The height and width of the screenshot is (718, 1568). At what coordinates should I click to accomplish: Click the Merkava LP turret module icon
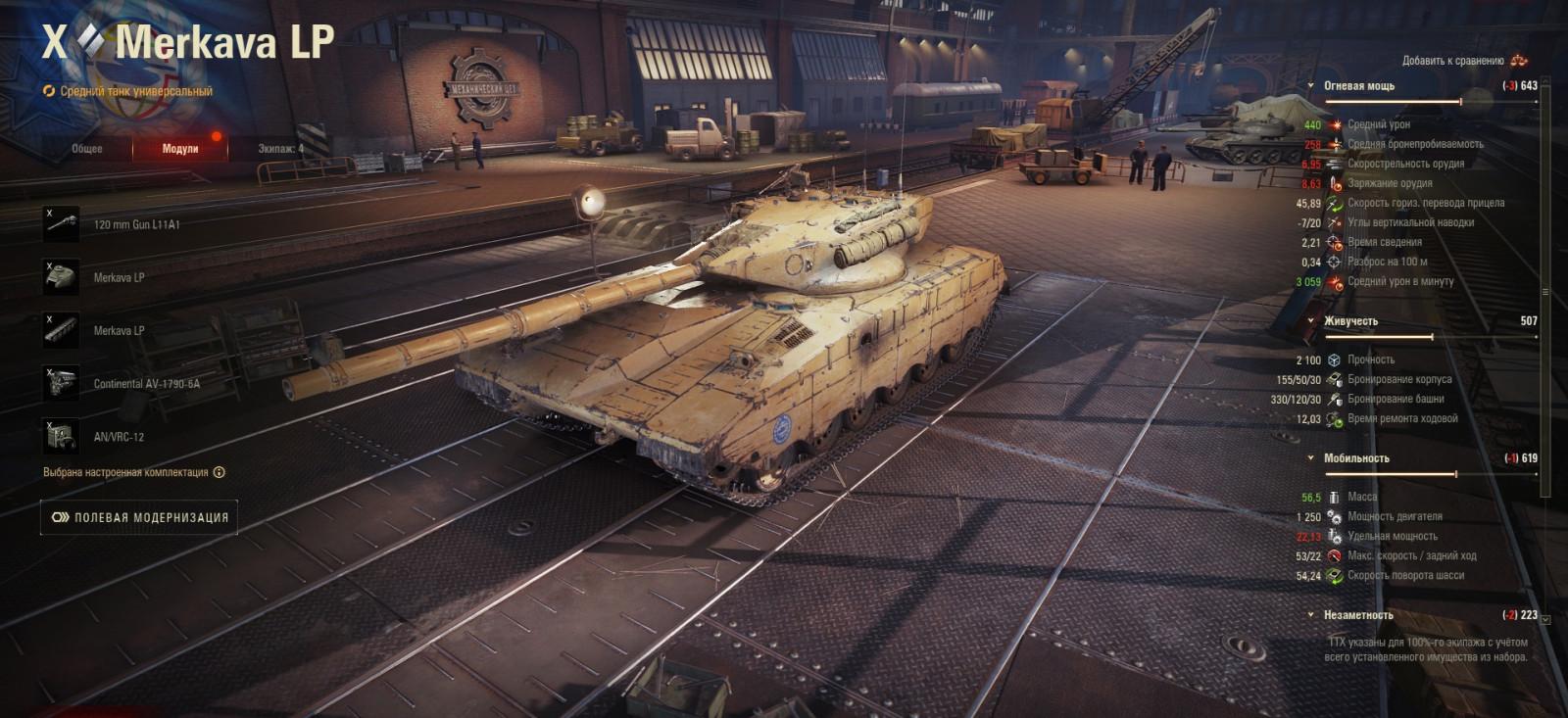pos(61,275)
